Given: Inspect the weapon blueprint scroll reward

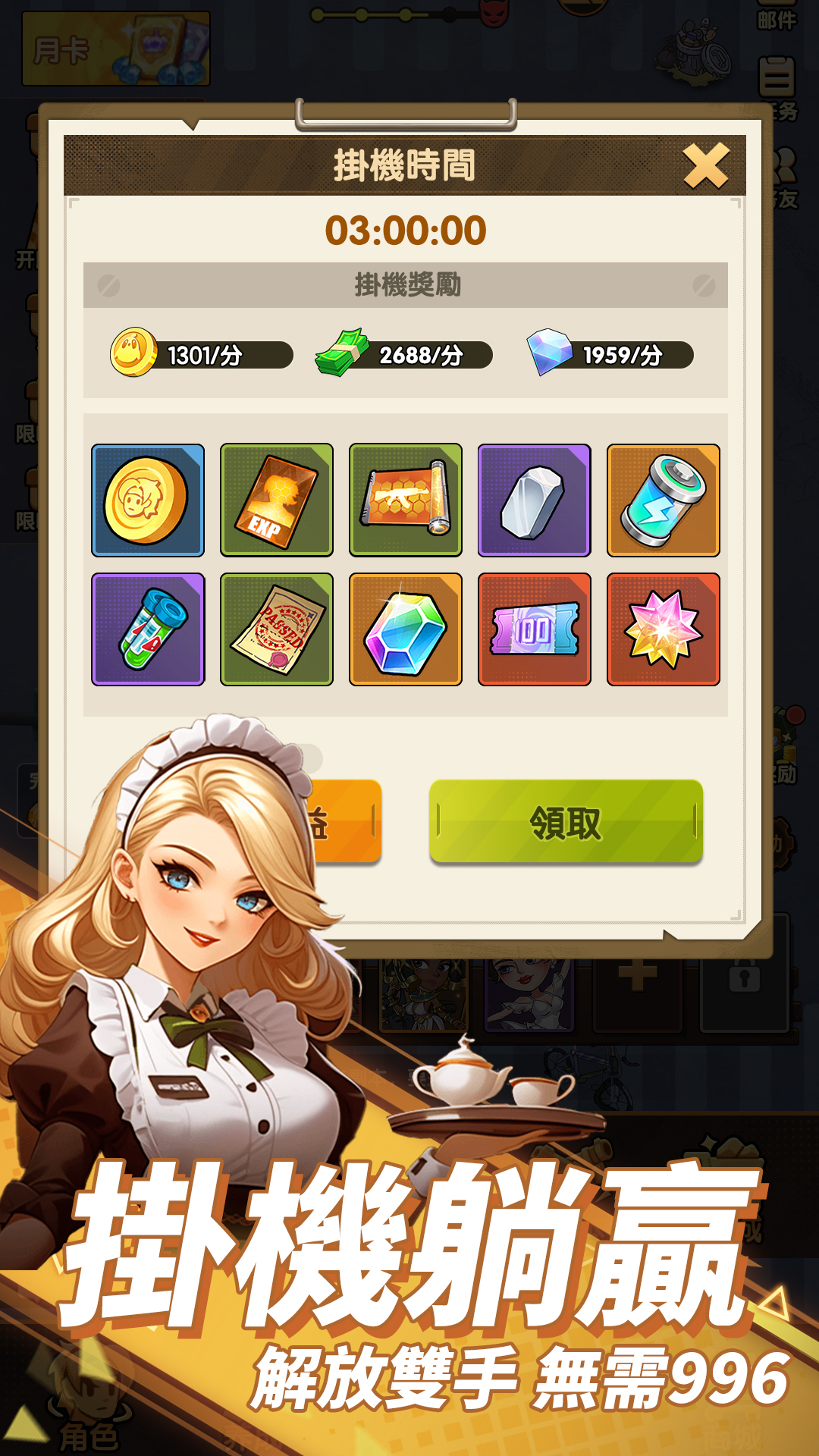Looking at the screenshot, I should tap(406, 500).
